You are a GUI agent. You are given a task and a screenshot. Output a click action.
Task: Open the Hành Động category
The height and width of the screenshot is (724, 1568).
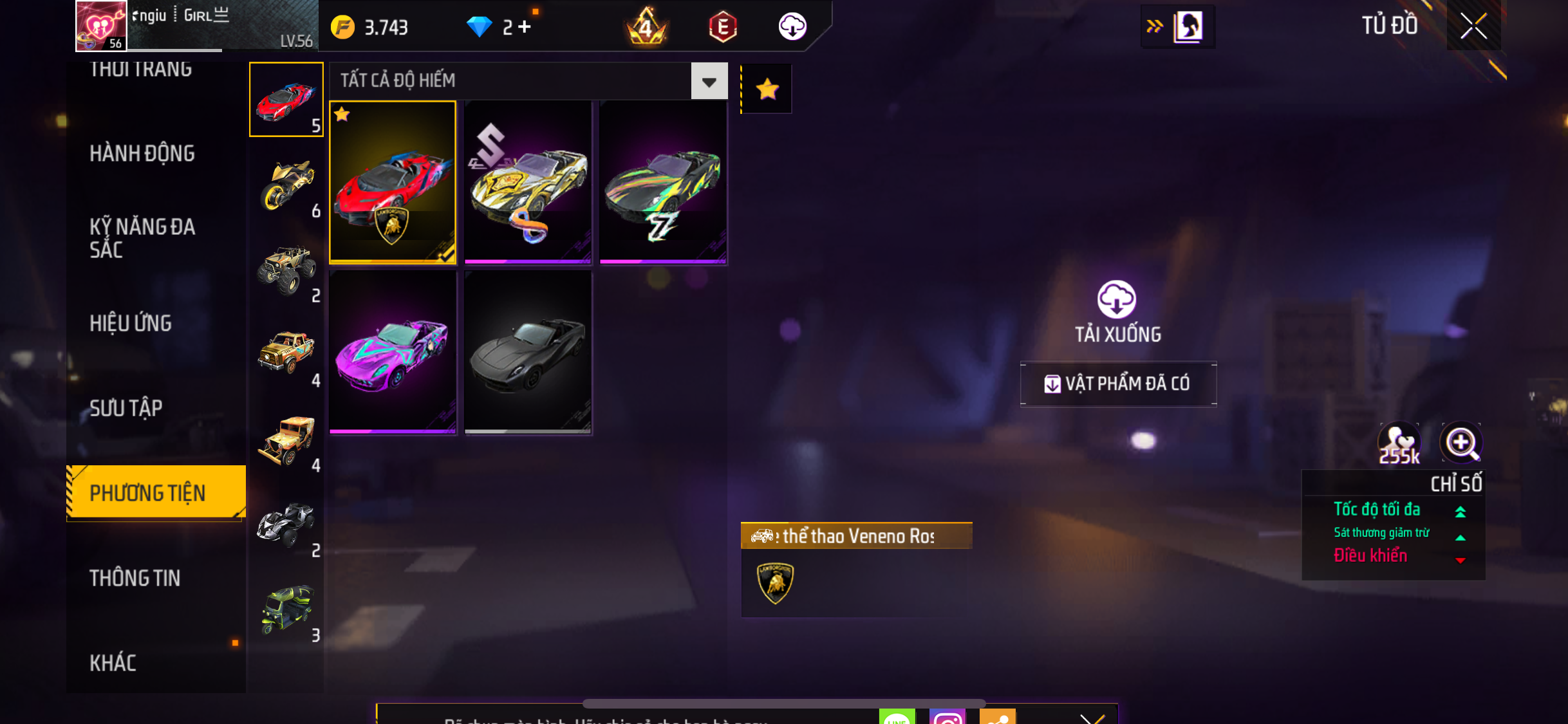(142, 153)
